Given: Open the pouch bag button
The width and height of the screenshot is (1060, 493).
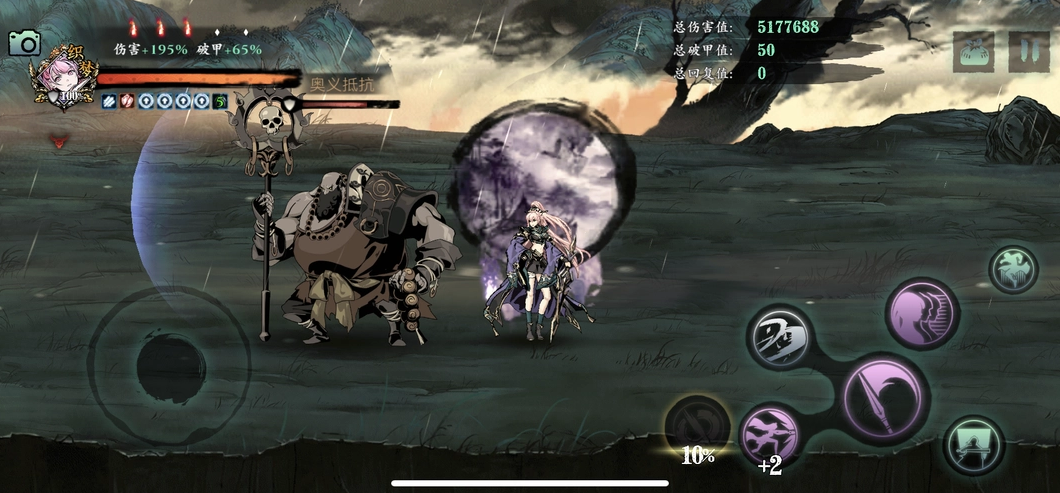Looking at the screenshot, I should pos(973,52).
